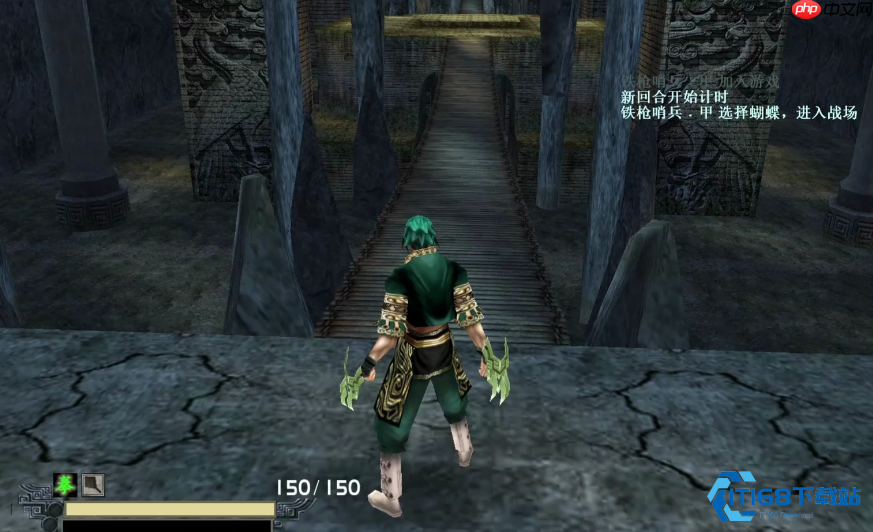Select the green glowing character weapon icon
This screenshot has width=873, height=532.
65,485
